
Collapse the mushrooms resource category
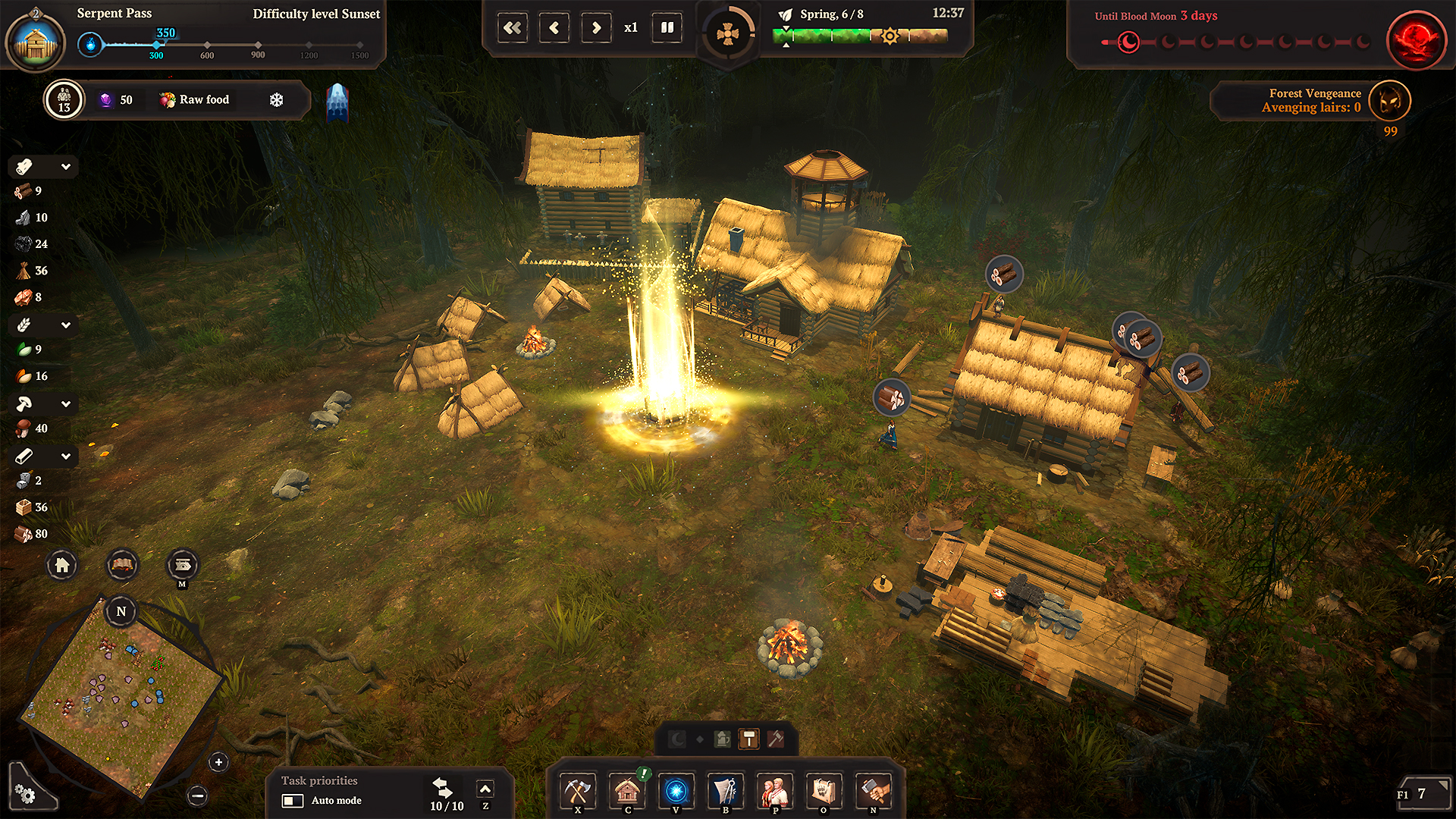65,403
